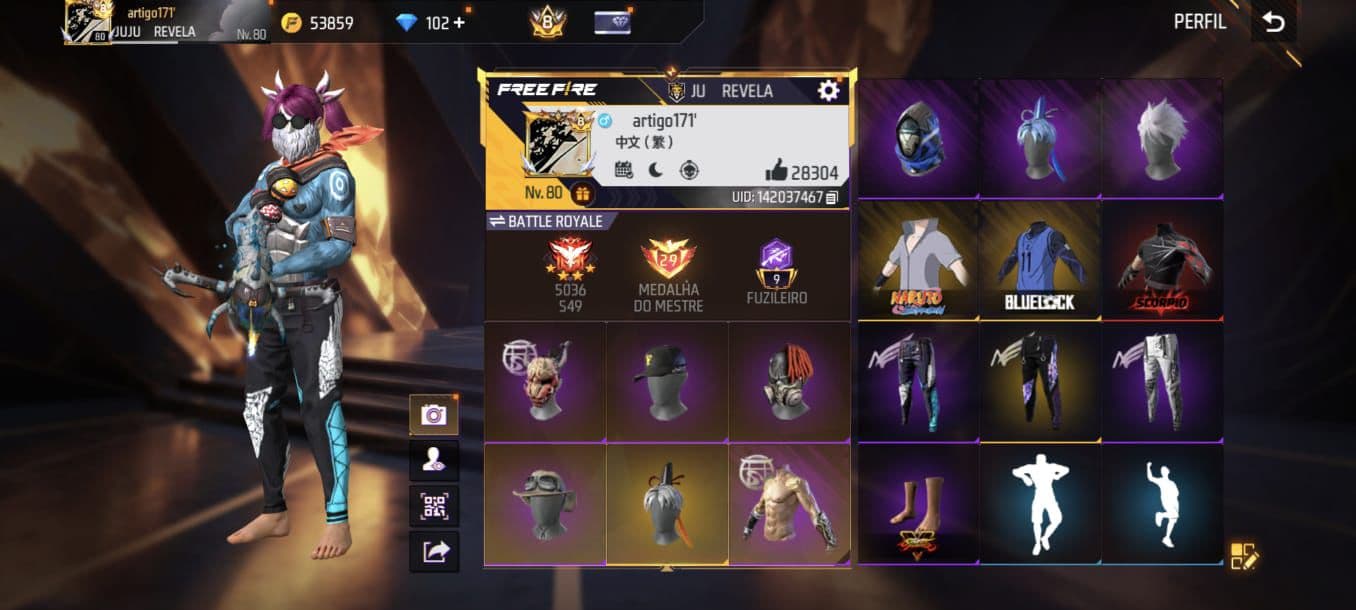
Task: Switch the Battle Royale mode stats
Action: coord(497,221)
